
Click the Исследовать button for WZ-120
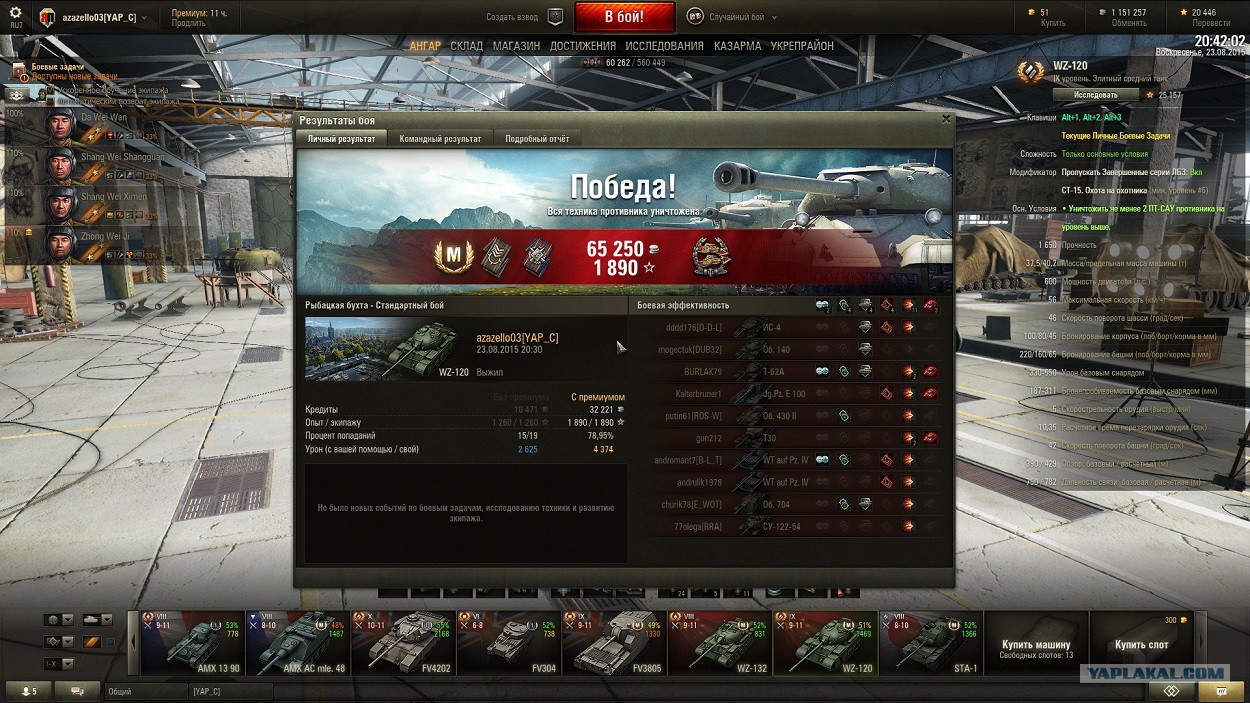tap(1095, 95)
